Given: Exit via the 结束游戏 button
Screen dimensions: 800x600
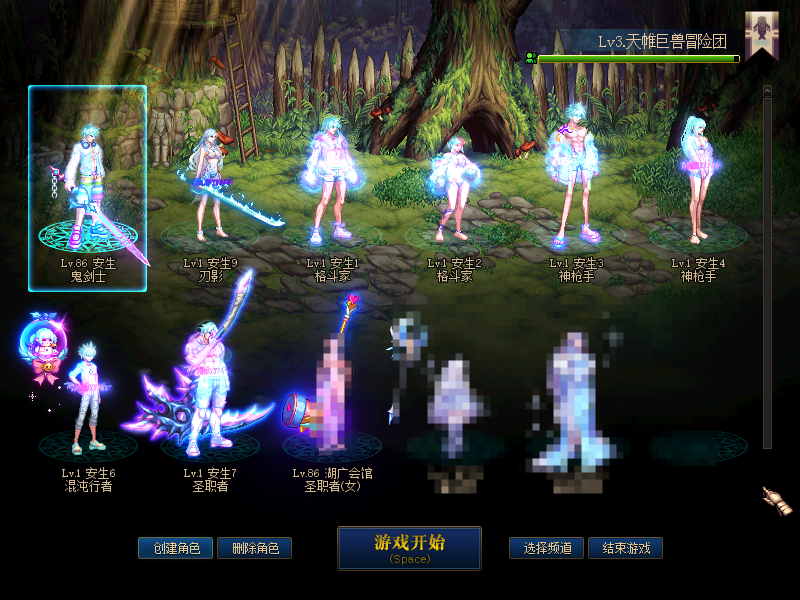Looking at the screenshot, I should pos(625,548).
